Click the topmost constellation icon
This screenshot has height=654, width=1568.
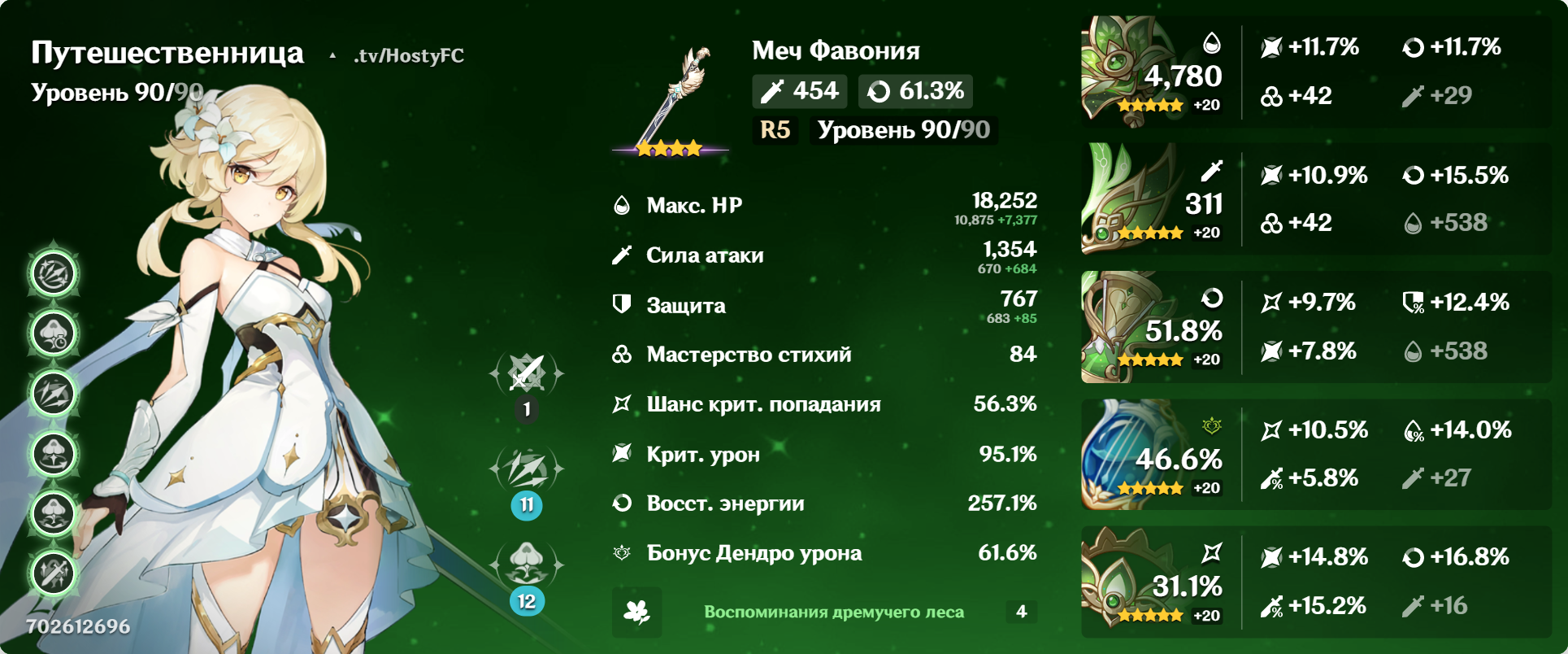coord(53,272)
